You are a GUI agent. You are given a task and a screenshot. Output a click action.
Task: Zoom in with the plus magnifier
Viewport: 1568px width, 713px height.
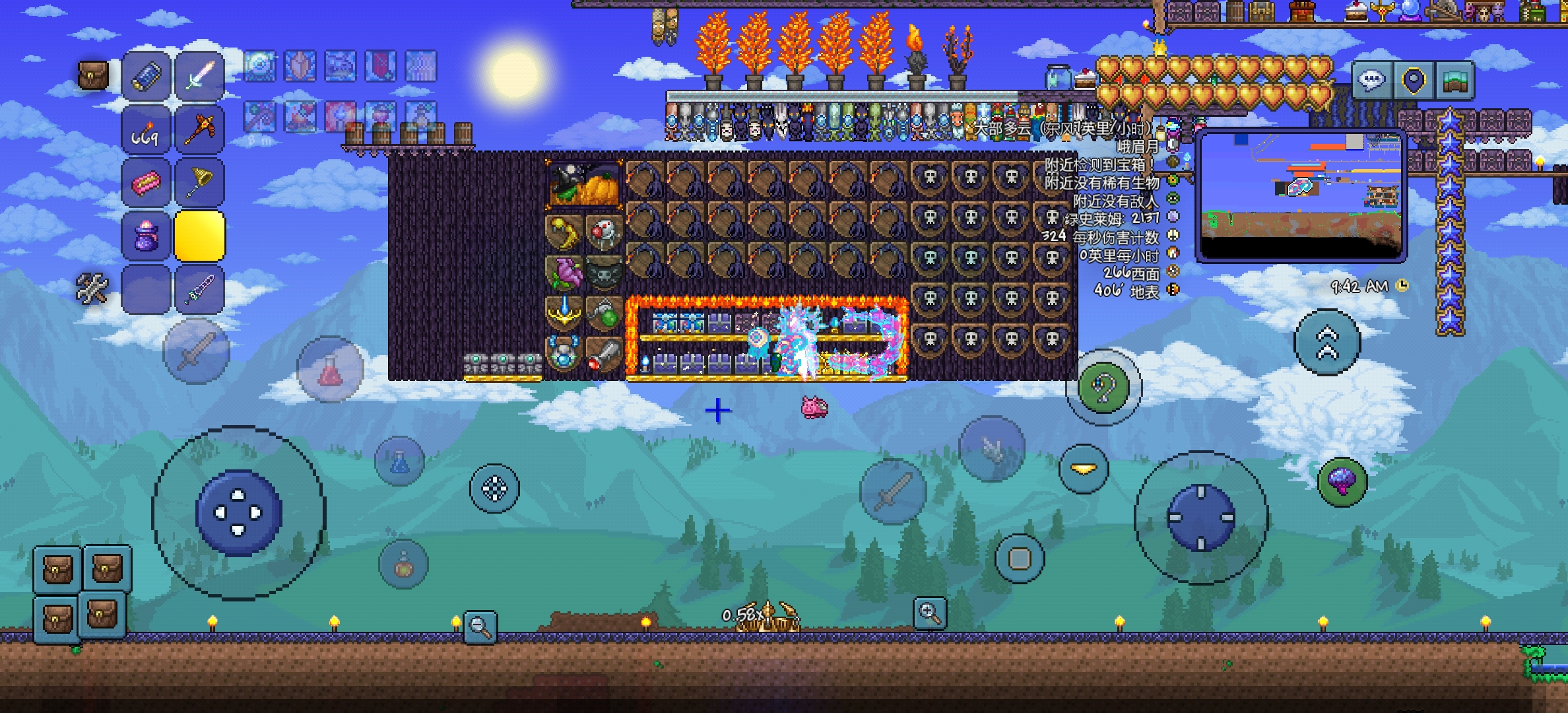tap(930, 613)
